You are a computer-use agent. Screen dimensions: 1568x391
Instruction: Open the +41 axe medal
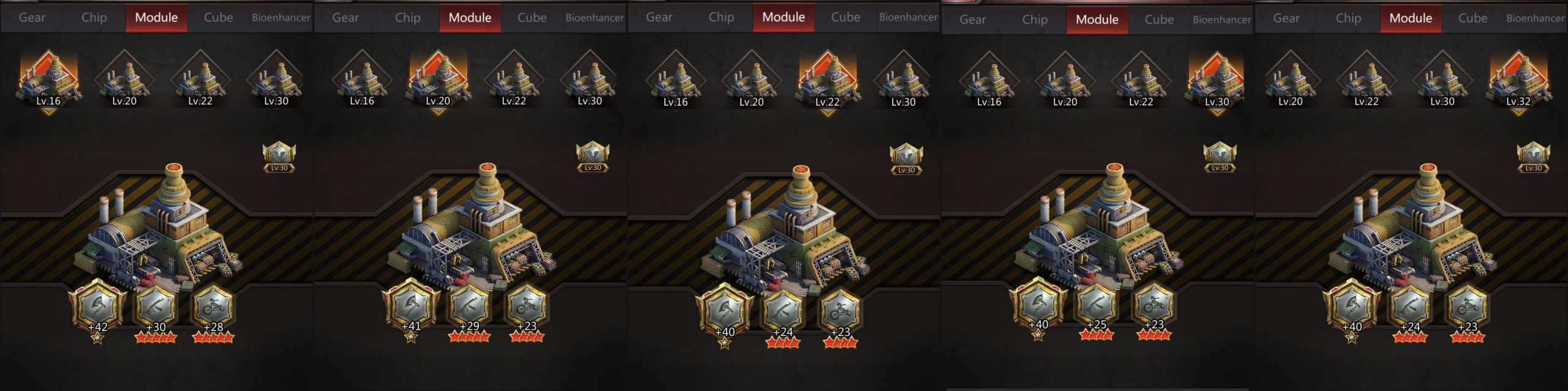tap(411, 305)
